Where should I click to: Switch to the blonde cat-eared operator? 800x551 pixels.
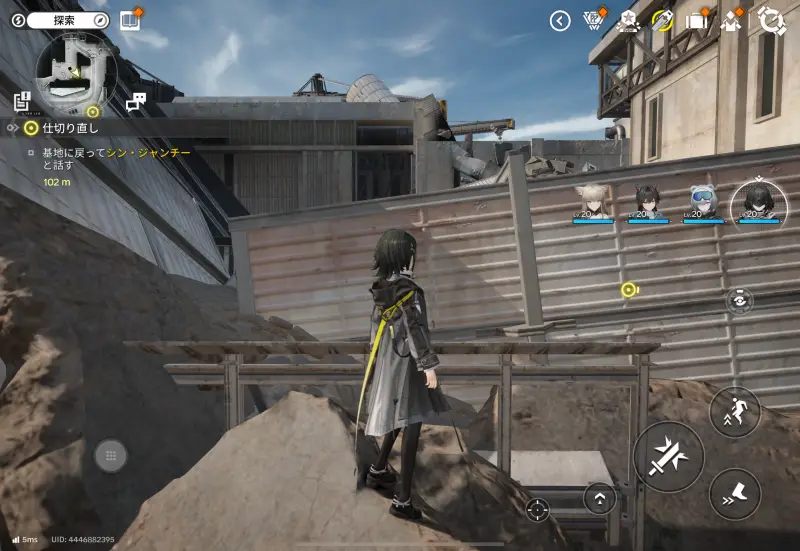click(x=593, y=200)
